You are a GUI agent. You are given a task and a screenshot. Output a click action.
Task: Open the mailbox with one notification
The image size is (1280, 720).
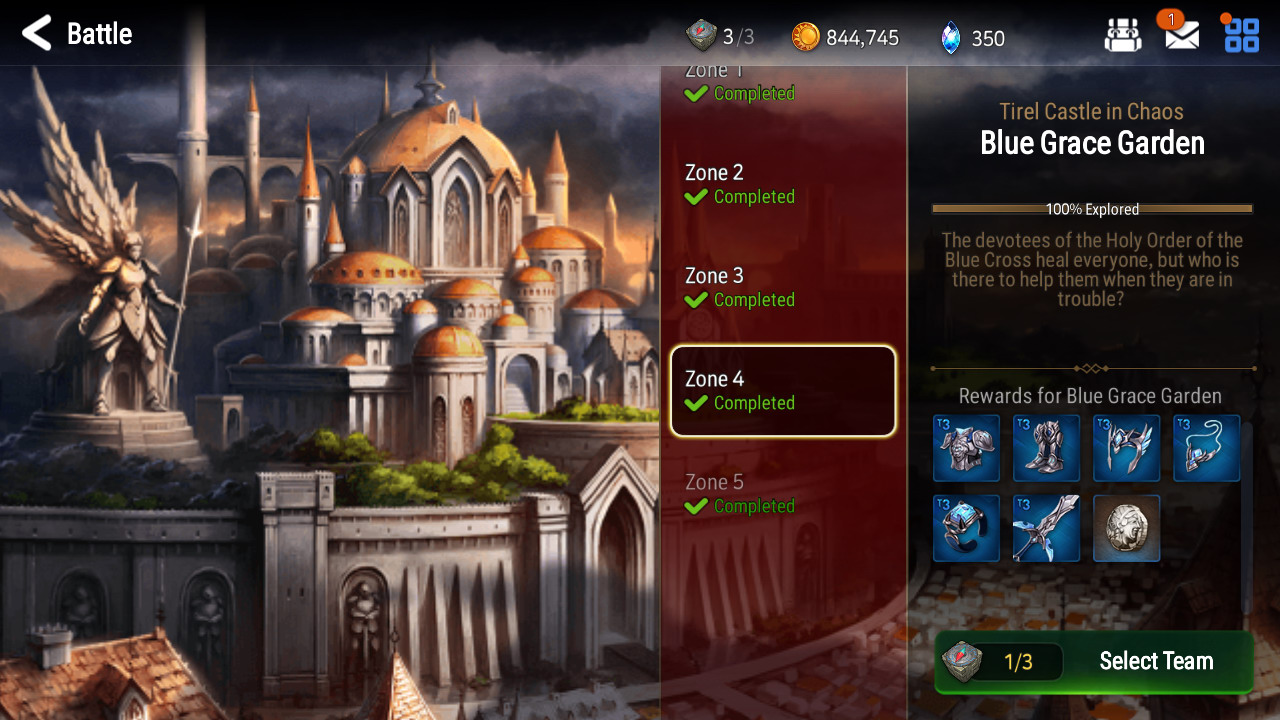point(1182,35)
